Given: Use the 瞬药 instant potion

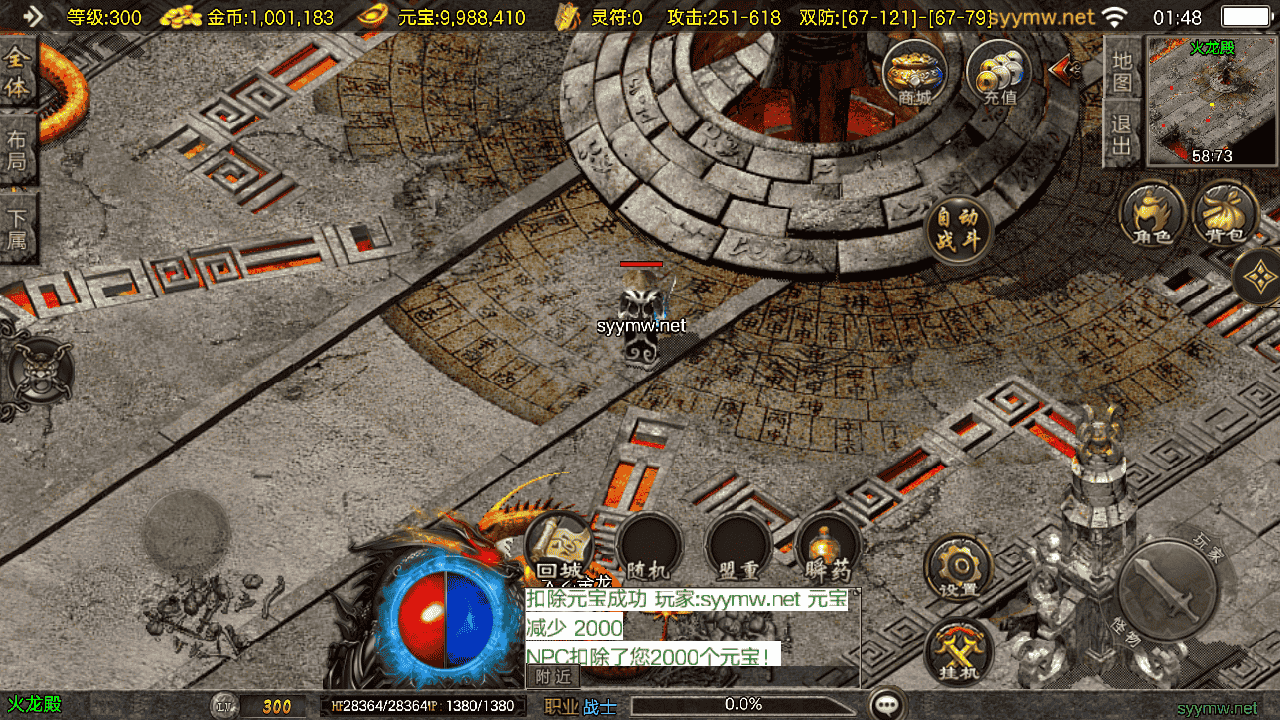Looking at the screenshot, I should [x=828, y=548].
